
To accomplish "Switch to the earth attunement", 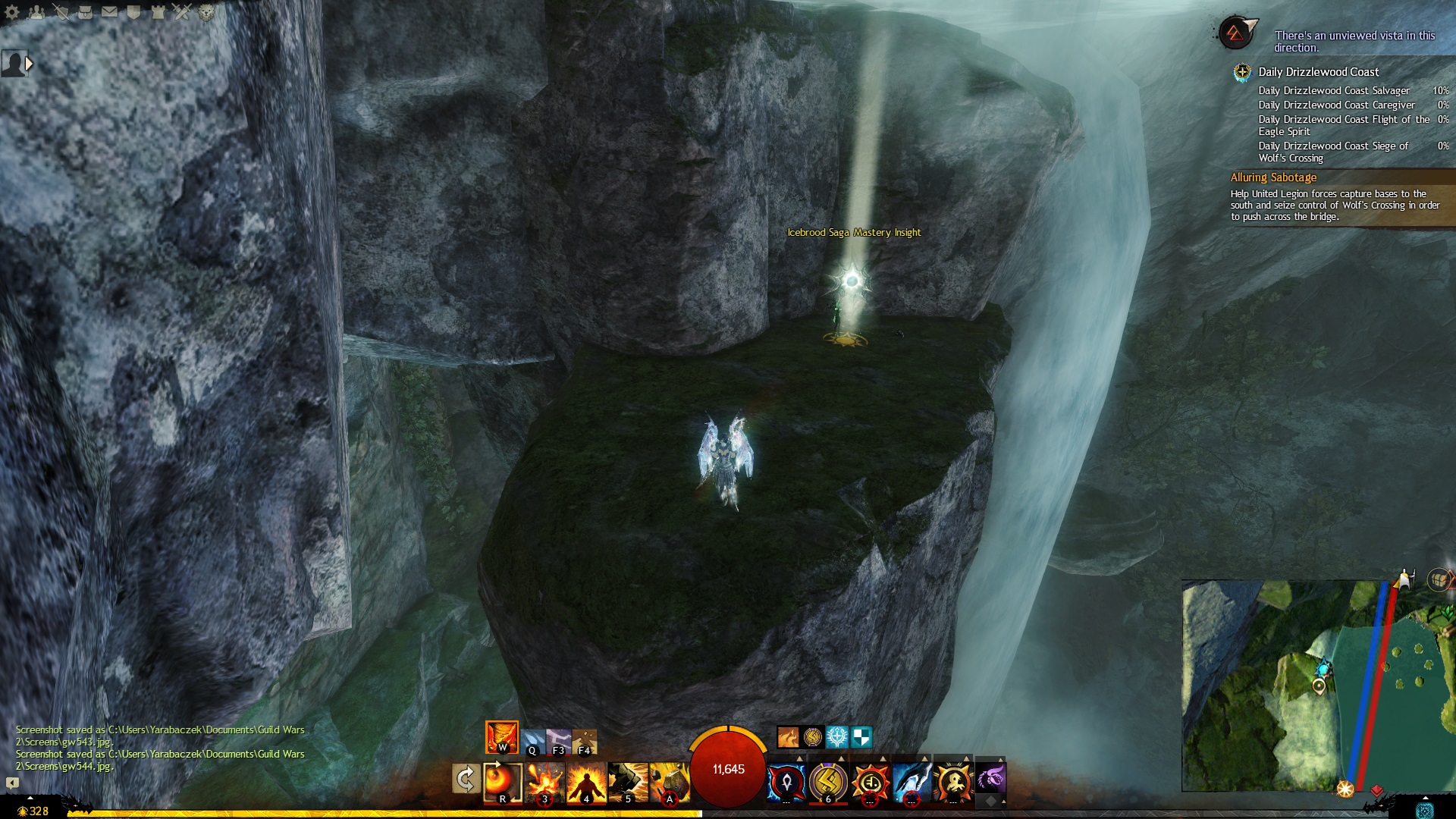I will (585, 741).
